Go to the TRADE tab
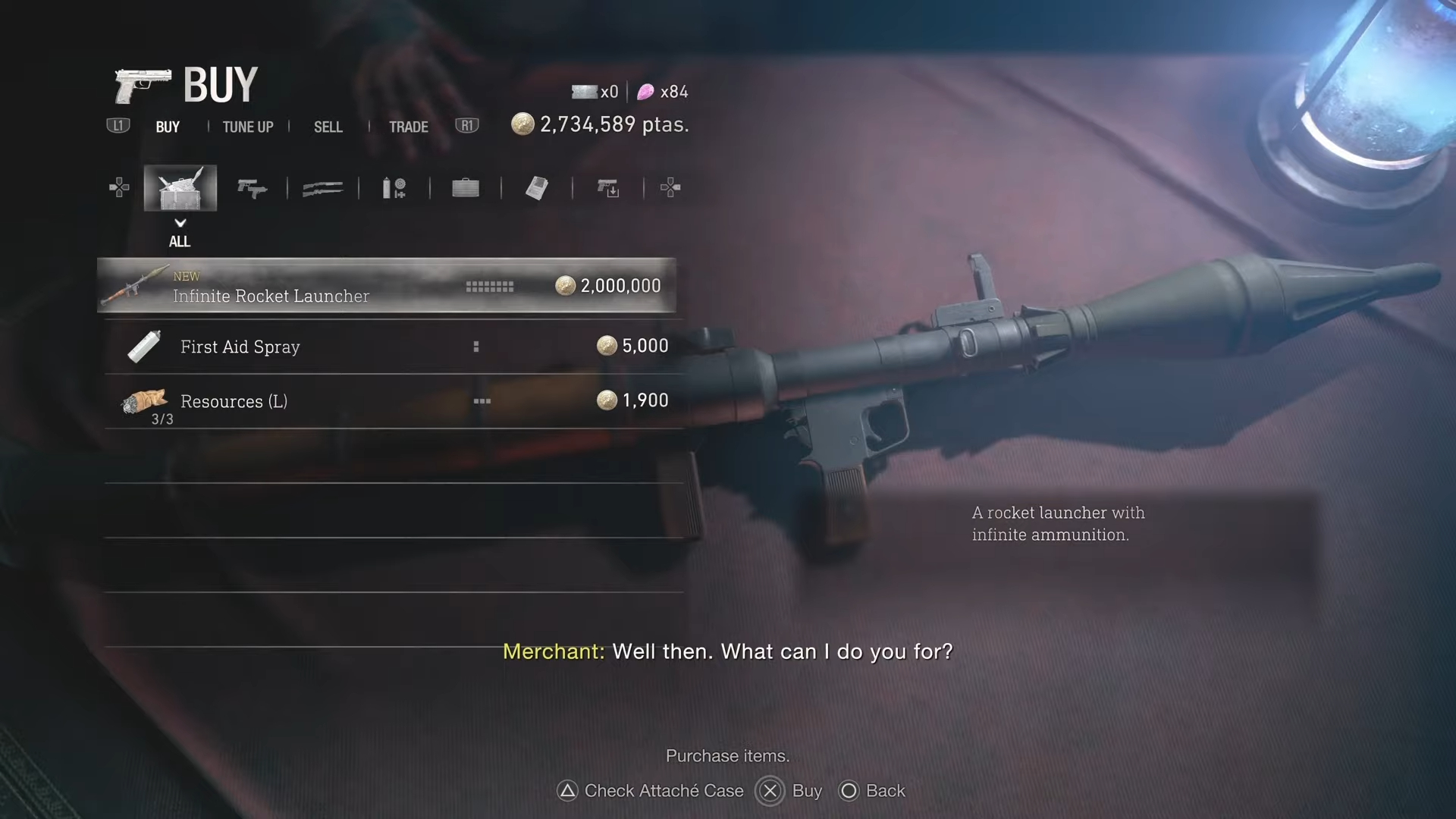1456x819 pixels. click(x=409, y=127)
